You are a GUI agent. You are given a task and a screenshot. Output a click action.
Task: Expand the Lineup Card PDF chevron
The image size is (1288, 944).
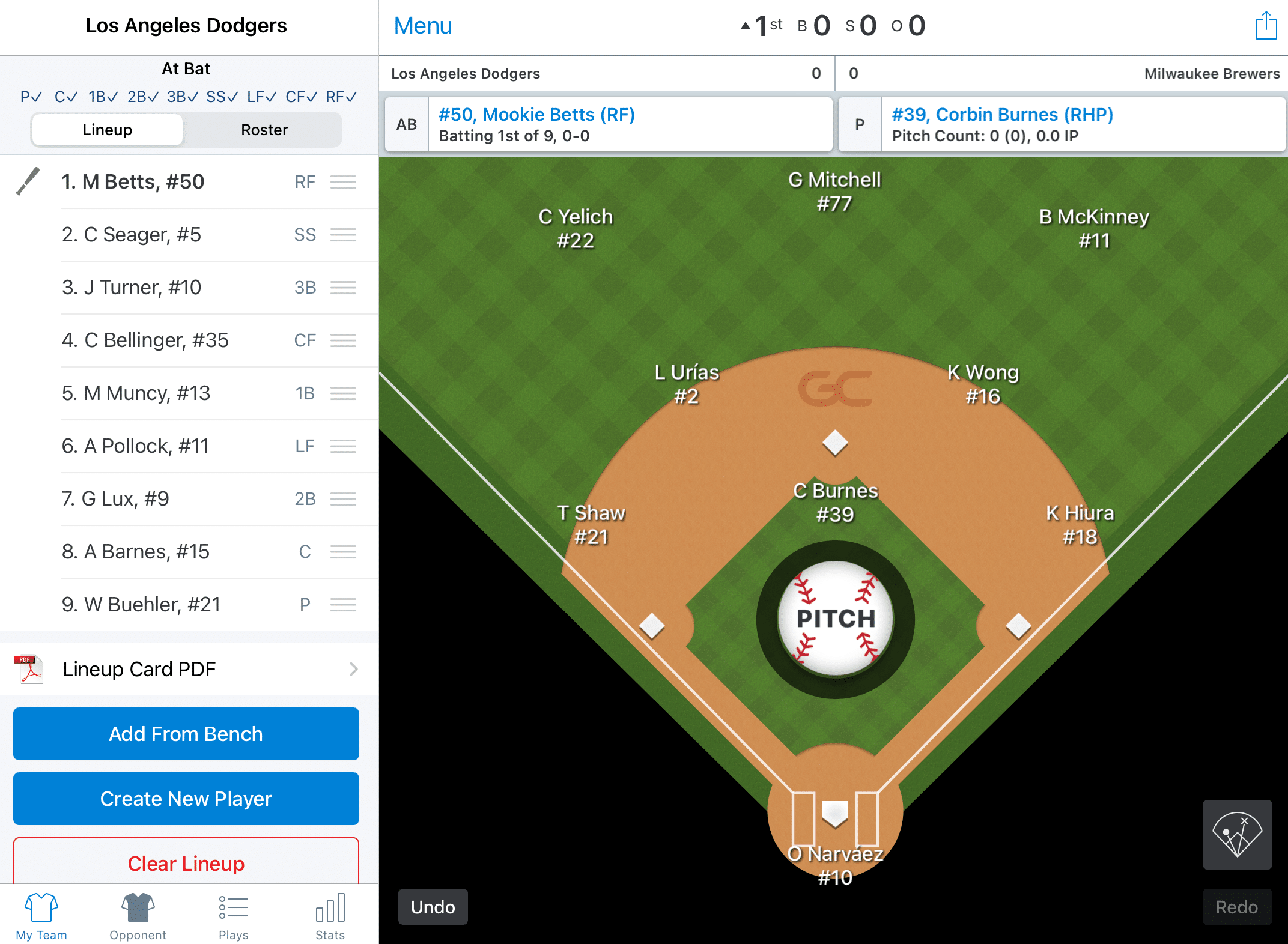coord(354,669)
